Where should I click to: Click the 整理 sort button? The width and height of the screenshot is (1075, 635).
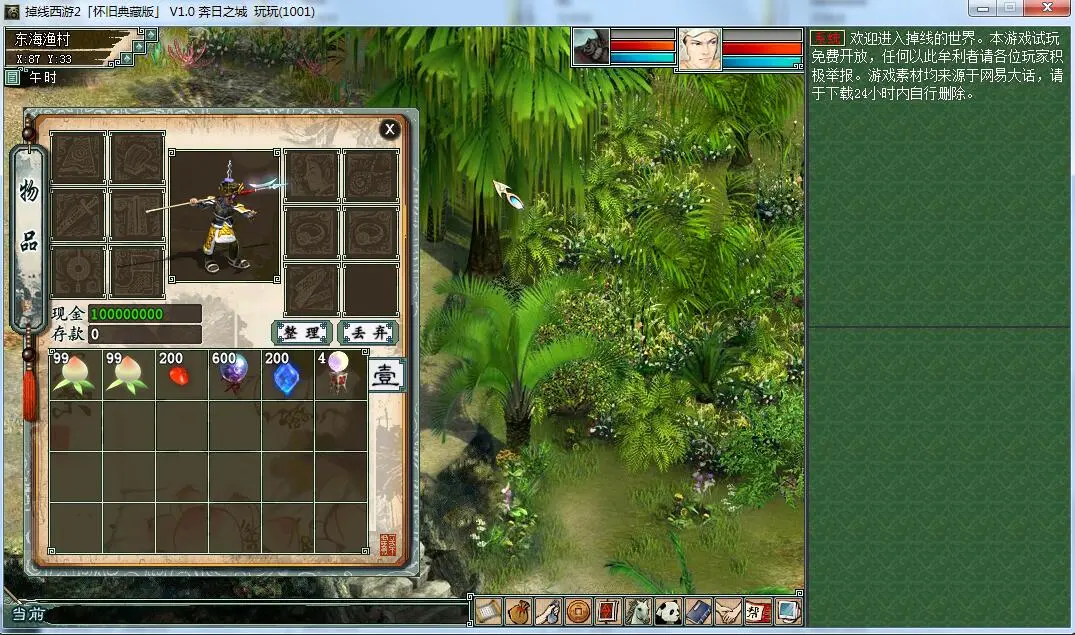pyautogui.click(x=301, y=333)
